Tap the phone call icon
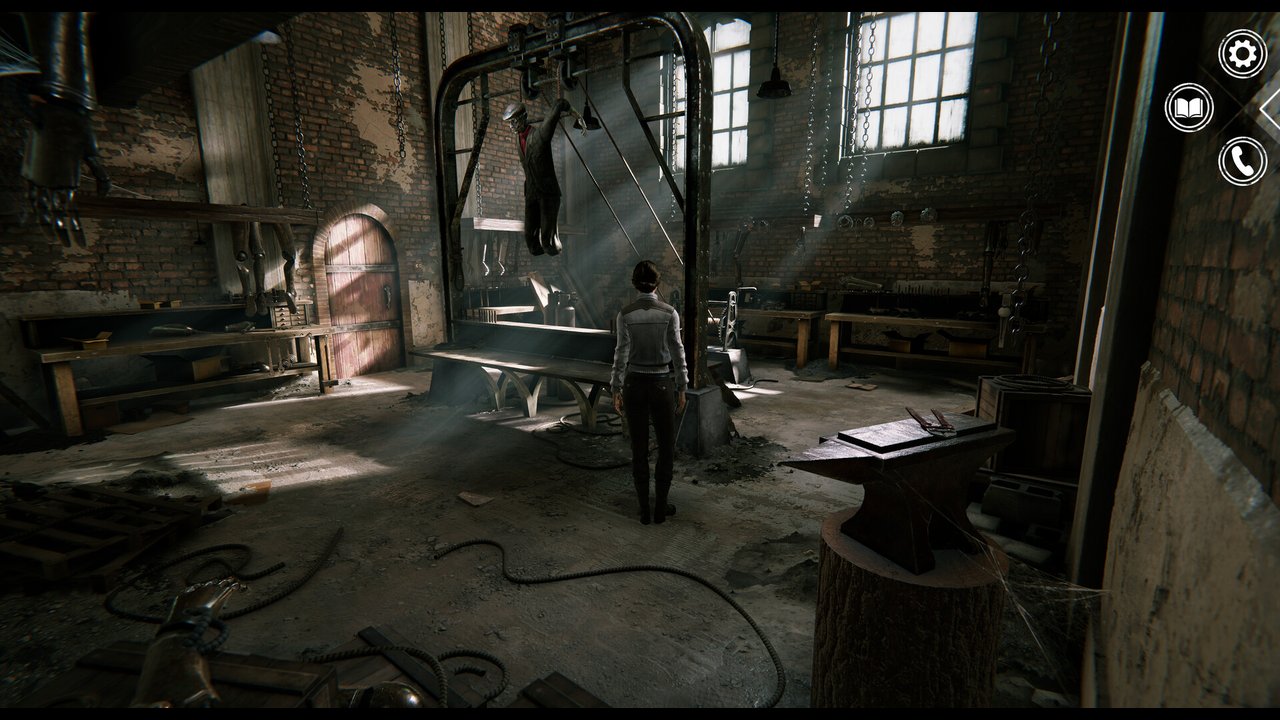This screenshot has height=720, width=1280. tap(1242, 162)
